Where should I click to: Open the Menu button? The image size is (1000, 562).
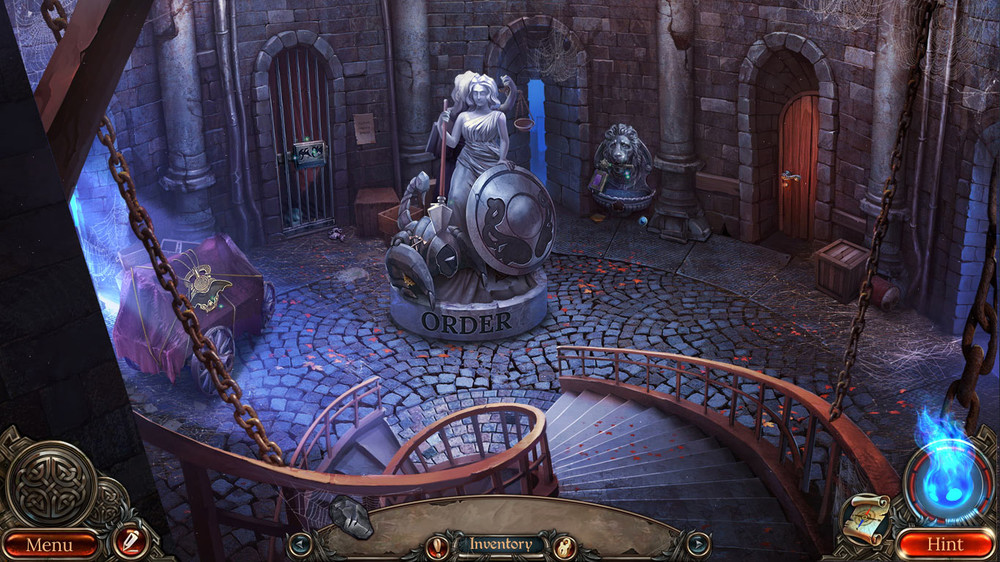click(49, 544)
